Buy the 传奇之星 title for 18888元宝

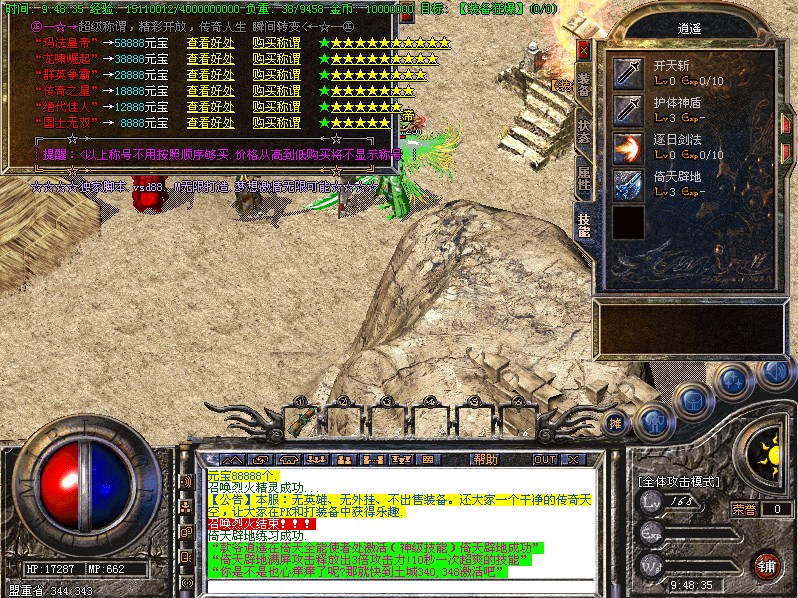coord(276,92)
